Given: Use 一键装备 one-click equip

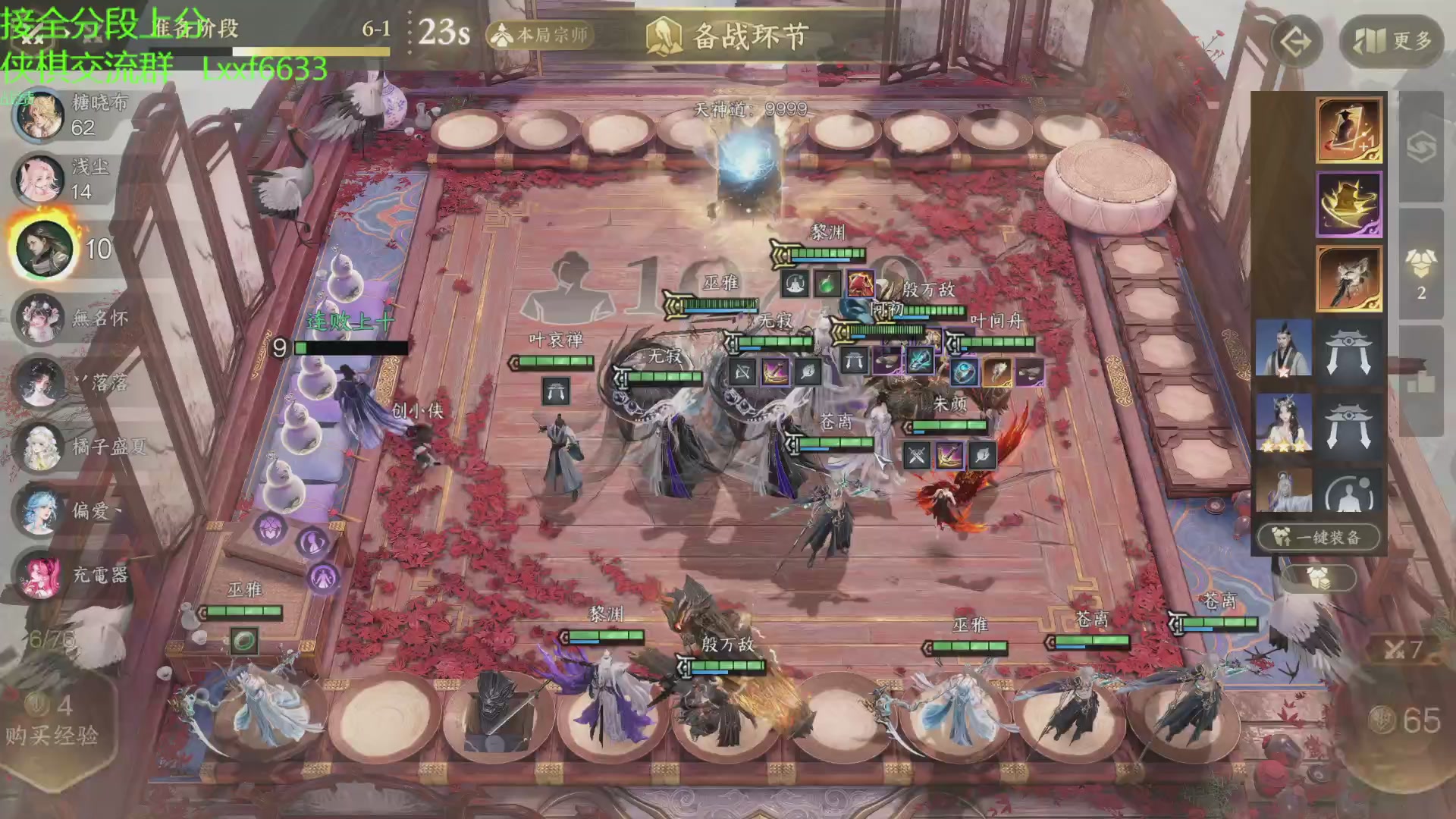Looking at the screenshot, I should click(1318, 538).
